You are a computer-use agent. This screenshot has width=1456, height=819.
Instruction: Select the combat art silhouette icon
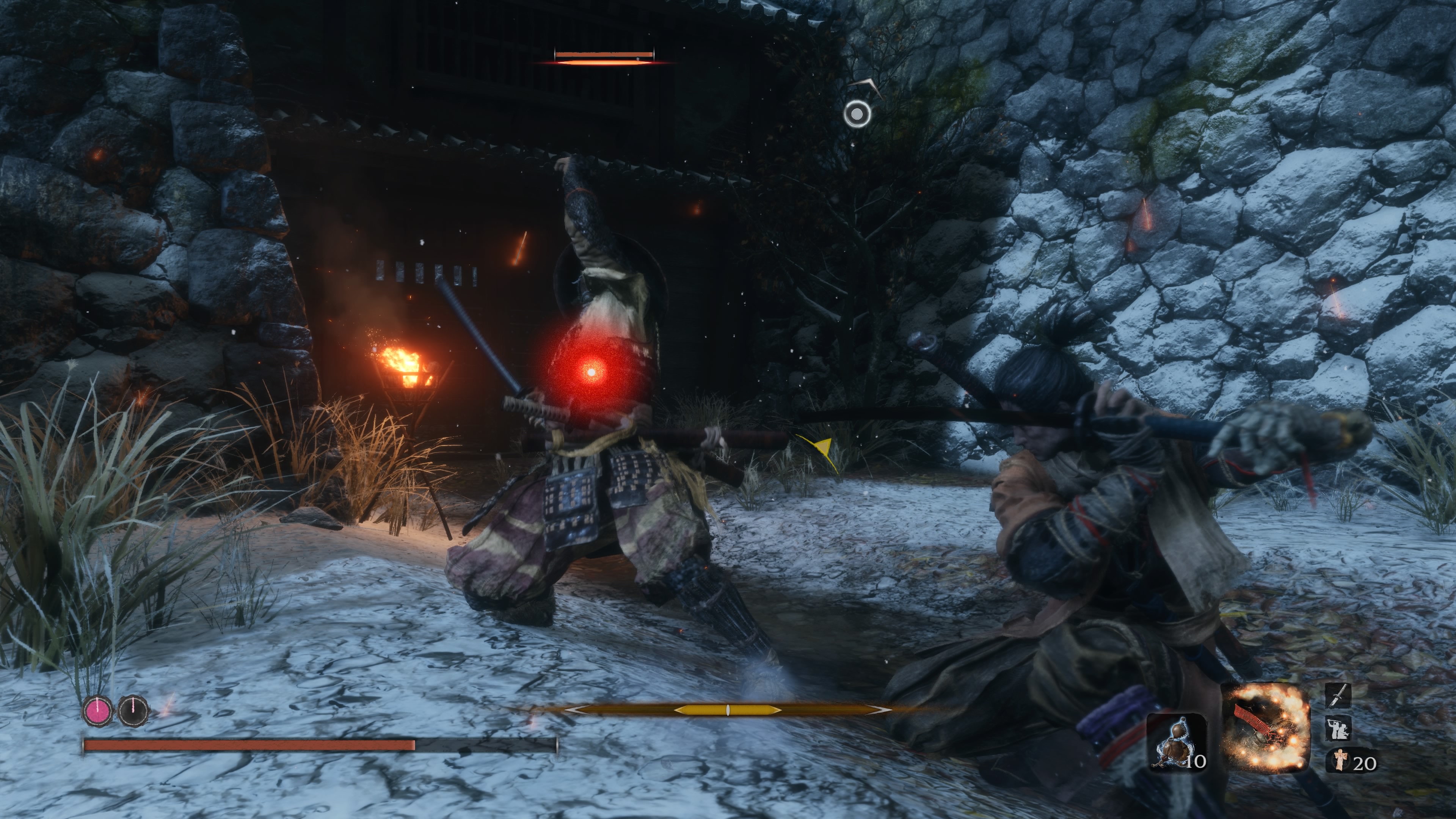(x=1338, y=728)
